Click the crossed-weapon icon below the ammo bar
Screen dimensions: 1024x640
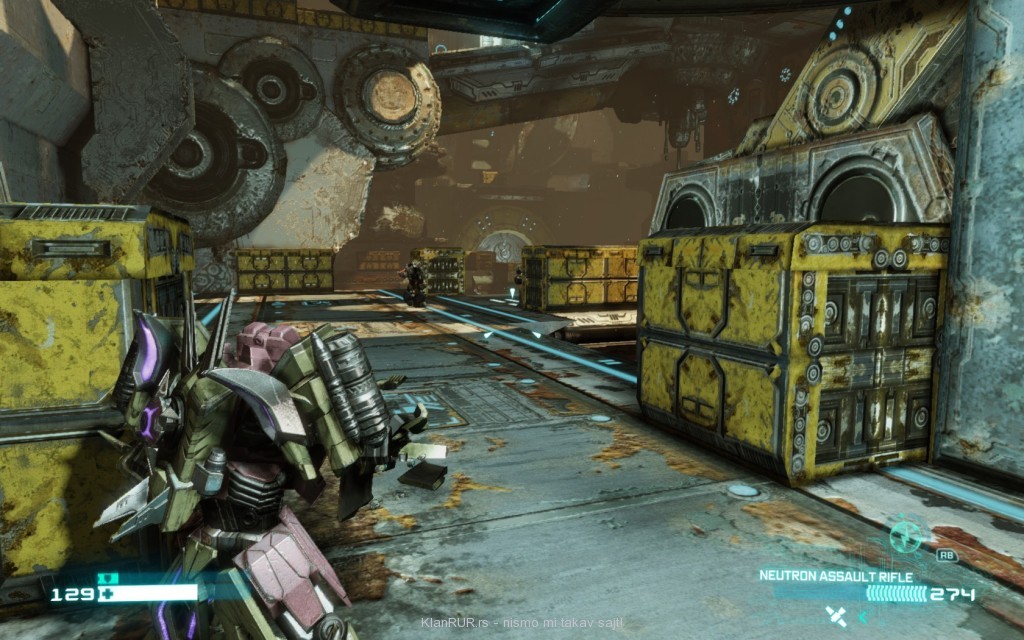(835, 616)
